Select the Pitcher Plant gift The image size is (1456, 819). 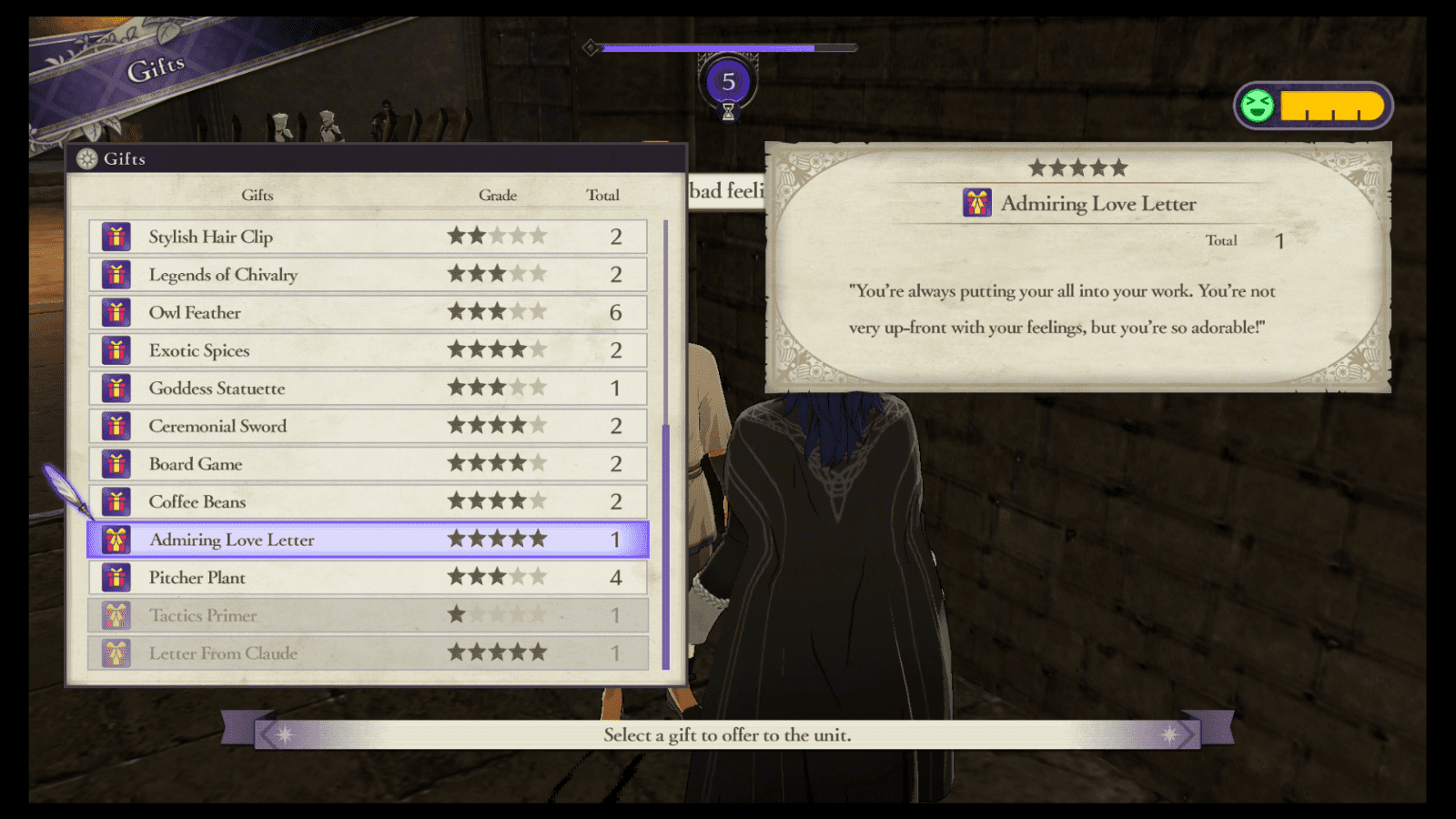point(364,577)
